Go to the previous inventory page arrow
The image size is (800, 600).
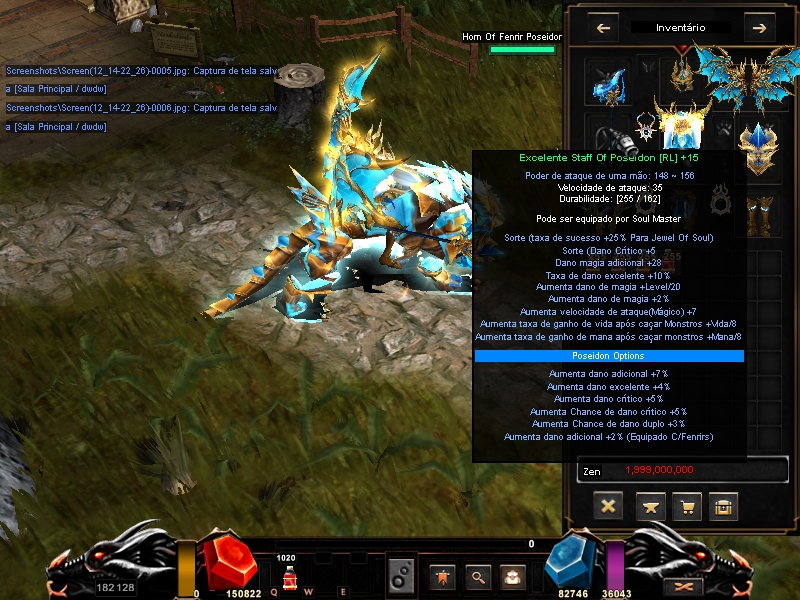603,28
